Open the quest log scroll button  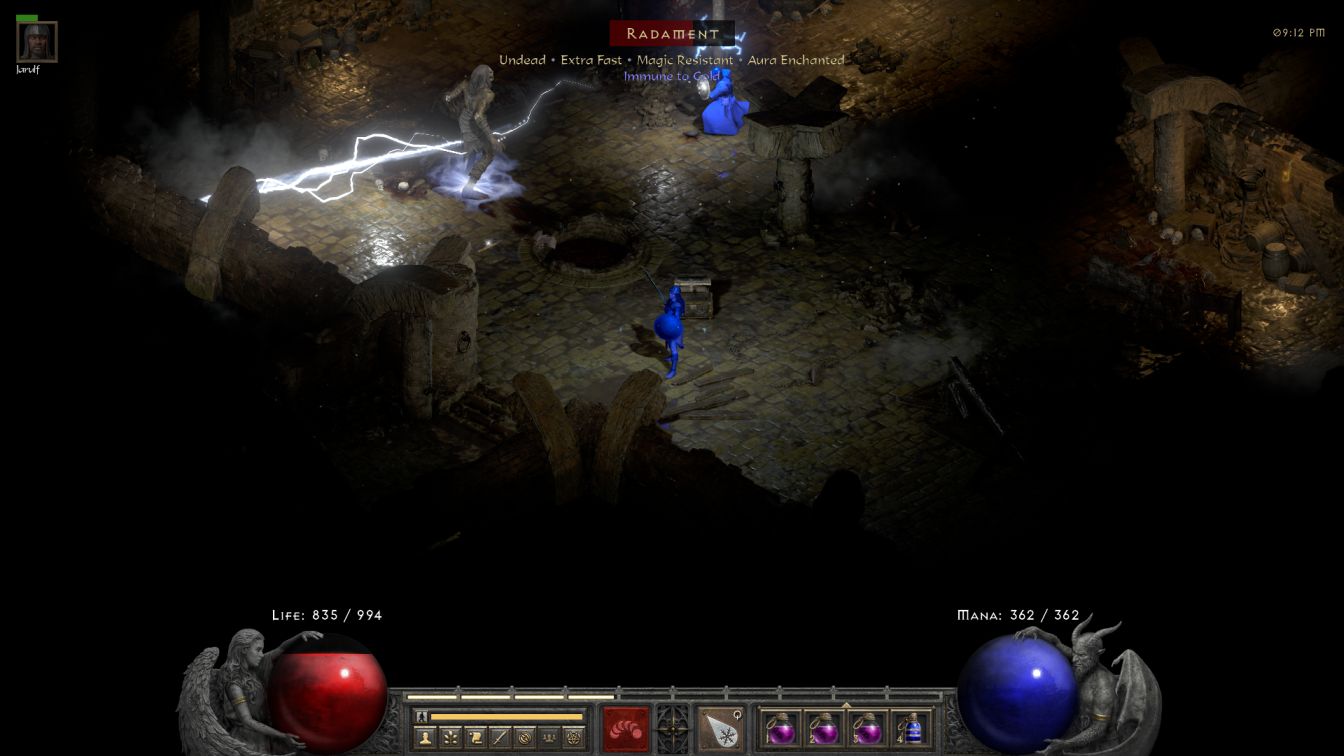click(476, 738)
